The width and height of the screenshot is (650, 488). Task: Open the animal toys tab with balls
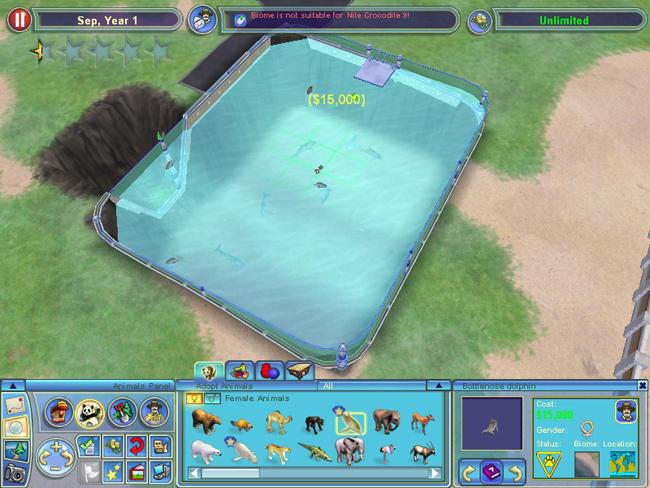tap(268, 371)
